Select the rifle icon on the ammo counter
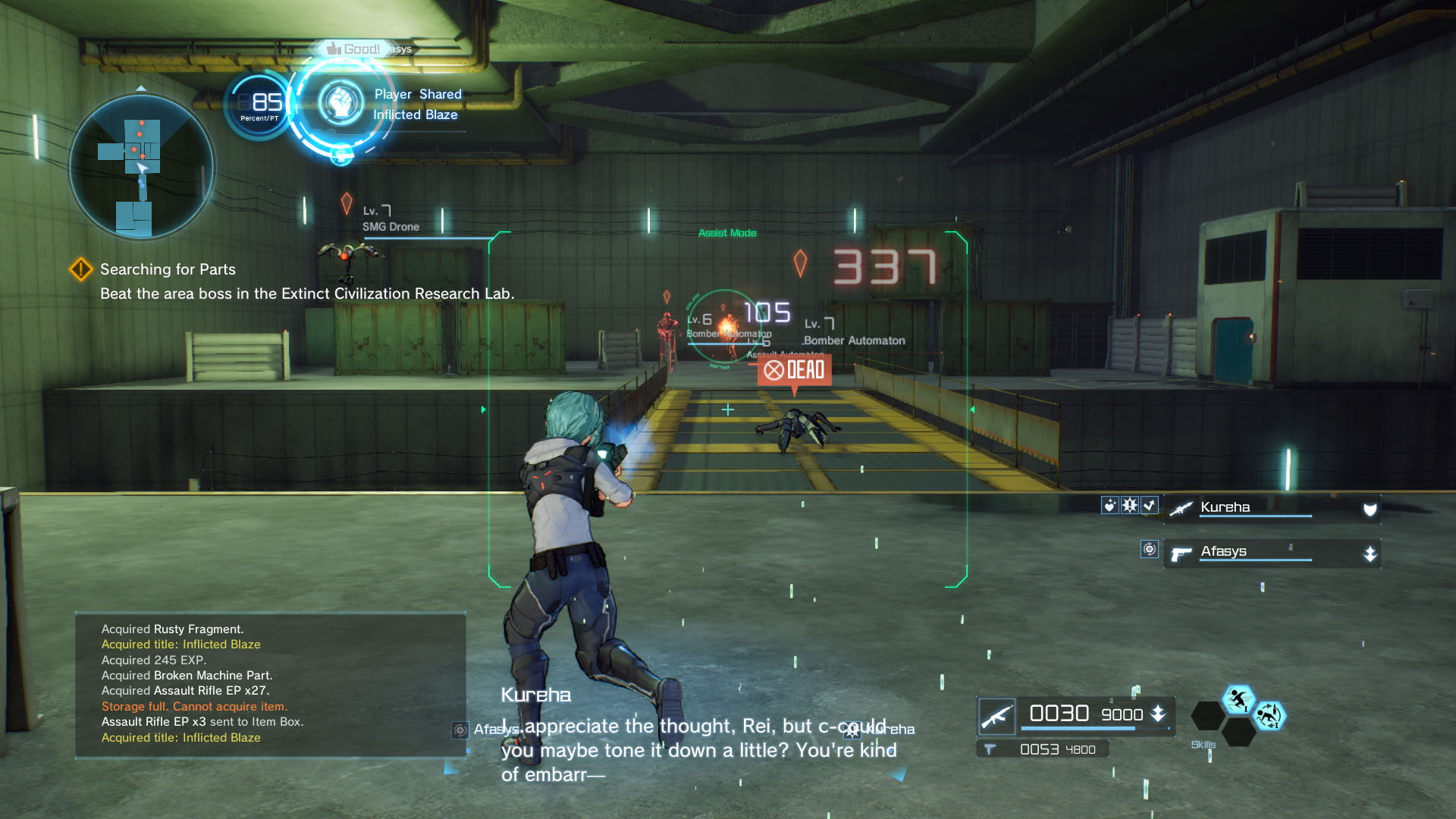The height and width of the screenshot is (819, 1456). point(997,714)
